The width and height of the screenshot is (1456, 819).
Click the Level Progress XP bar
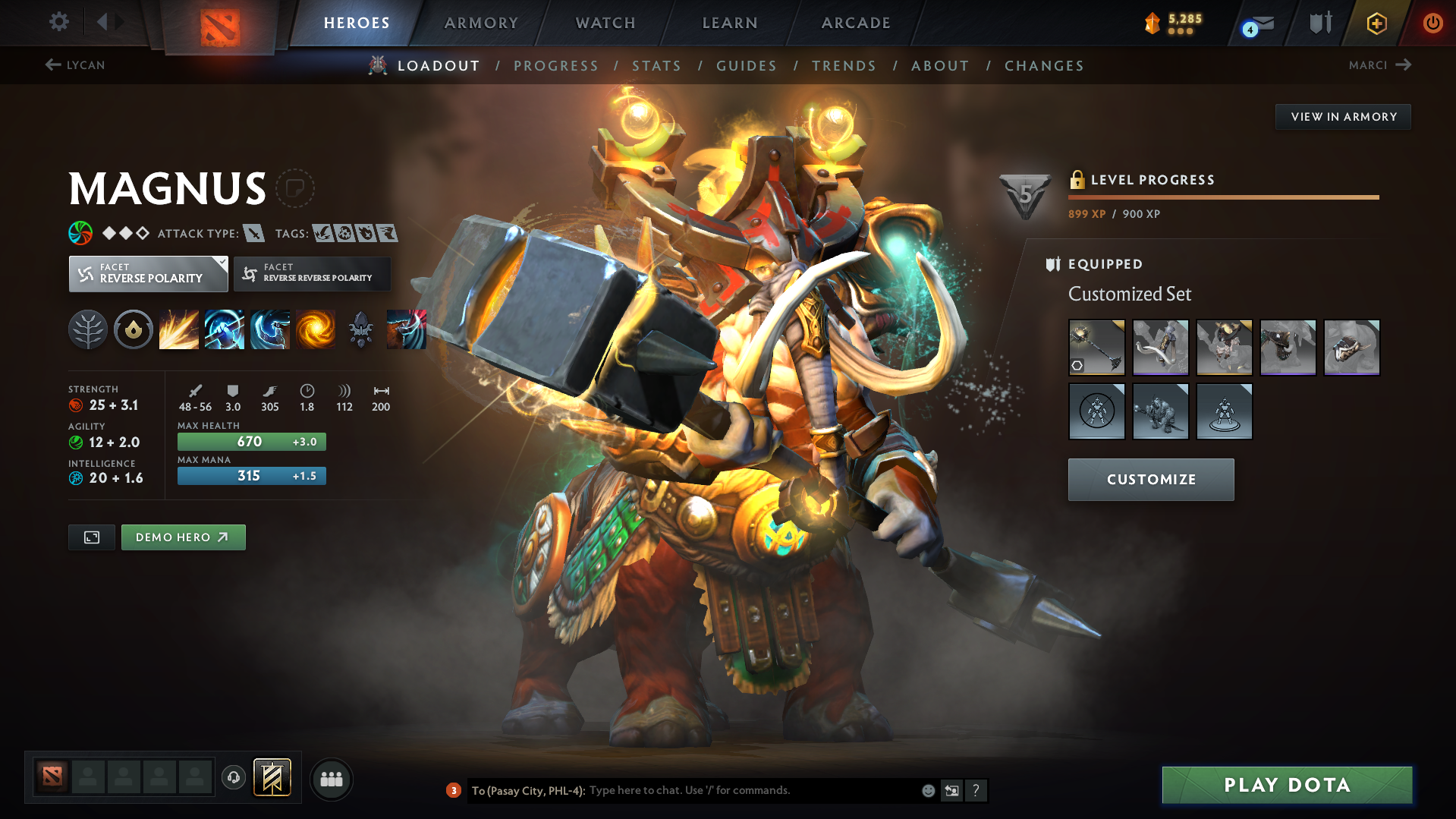pyautogui.click(x=1223, y=197)
